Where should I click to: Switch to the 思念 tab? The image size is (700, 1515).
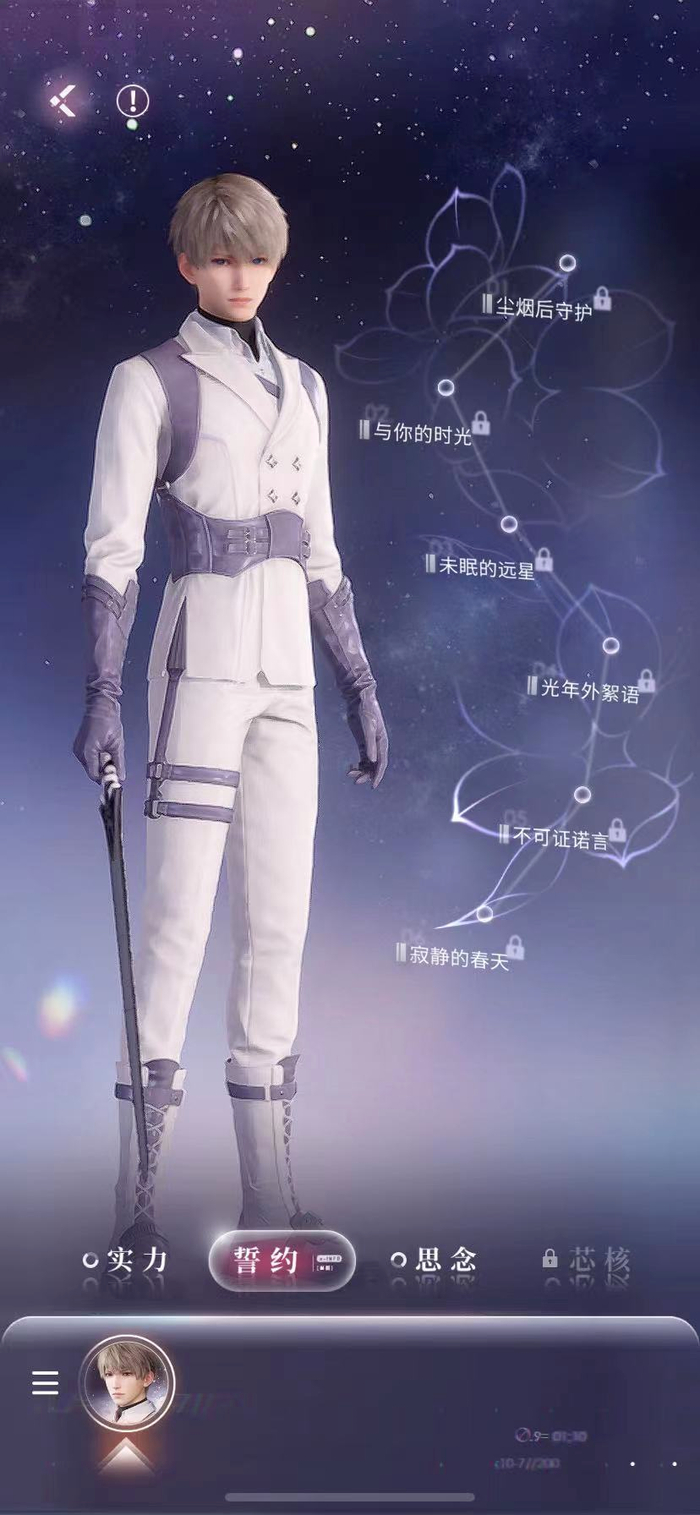click(434, 1260)
